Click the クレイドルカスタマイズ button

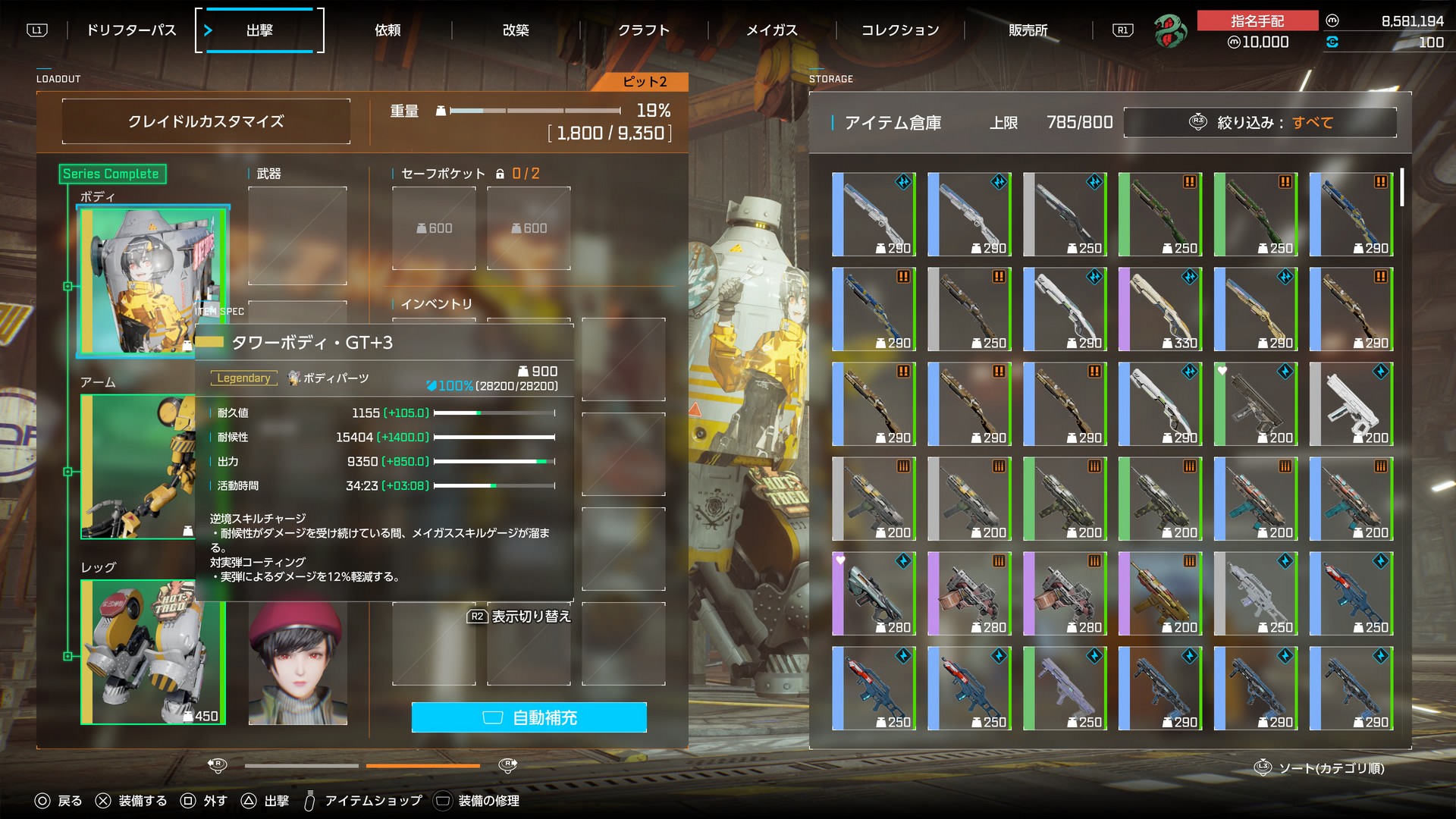[206, 121]
